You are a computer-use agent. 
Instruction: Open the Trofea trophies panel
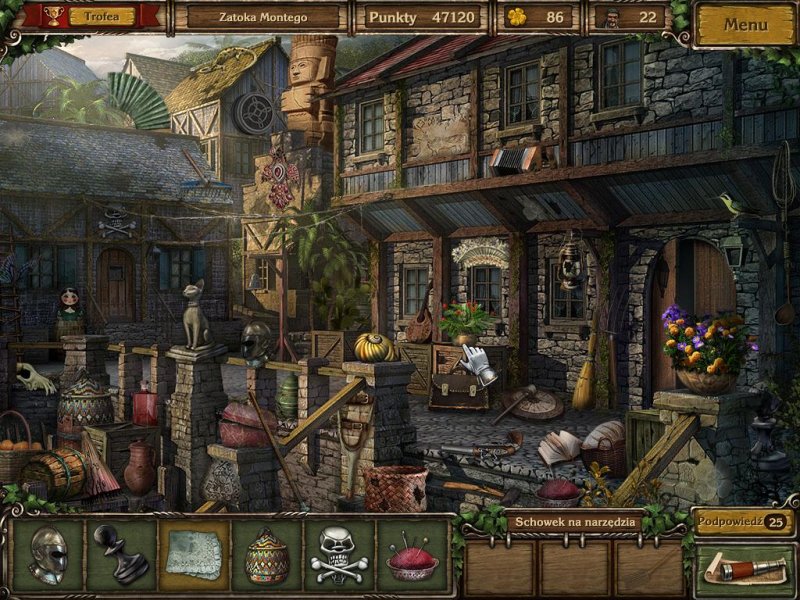pos(91,17)
